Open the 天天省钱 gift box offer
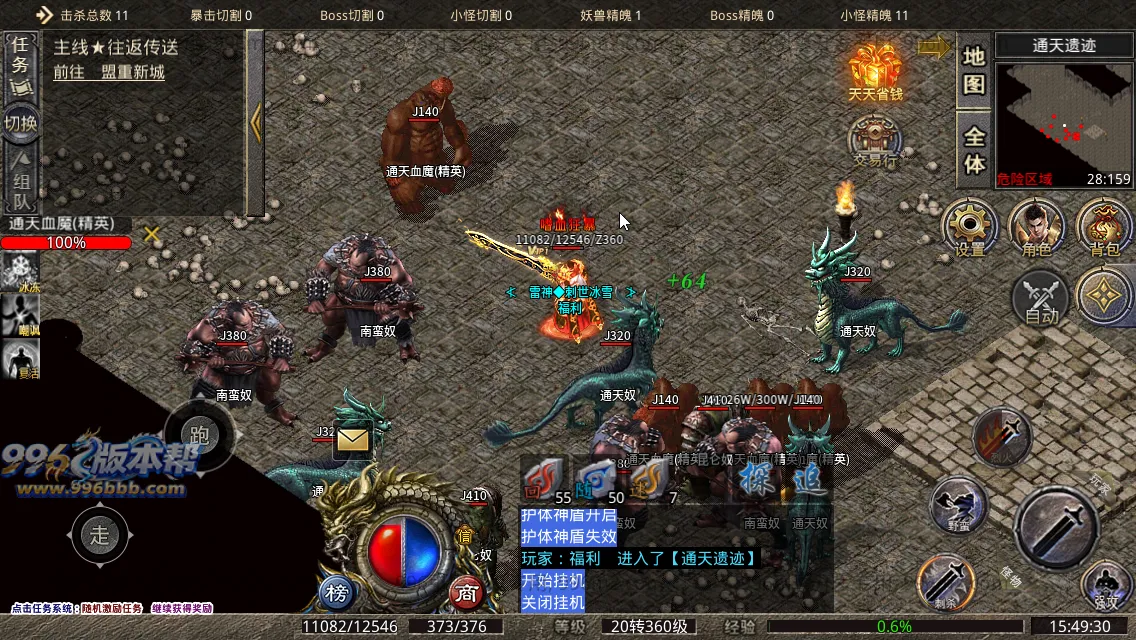This screenshot has height=640, width=1136. point(875,70)
